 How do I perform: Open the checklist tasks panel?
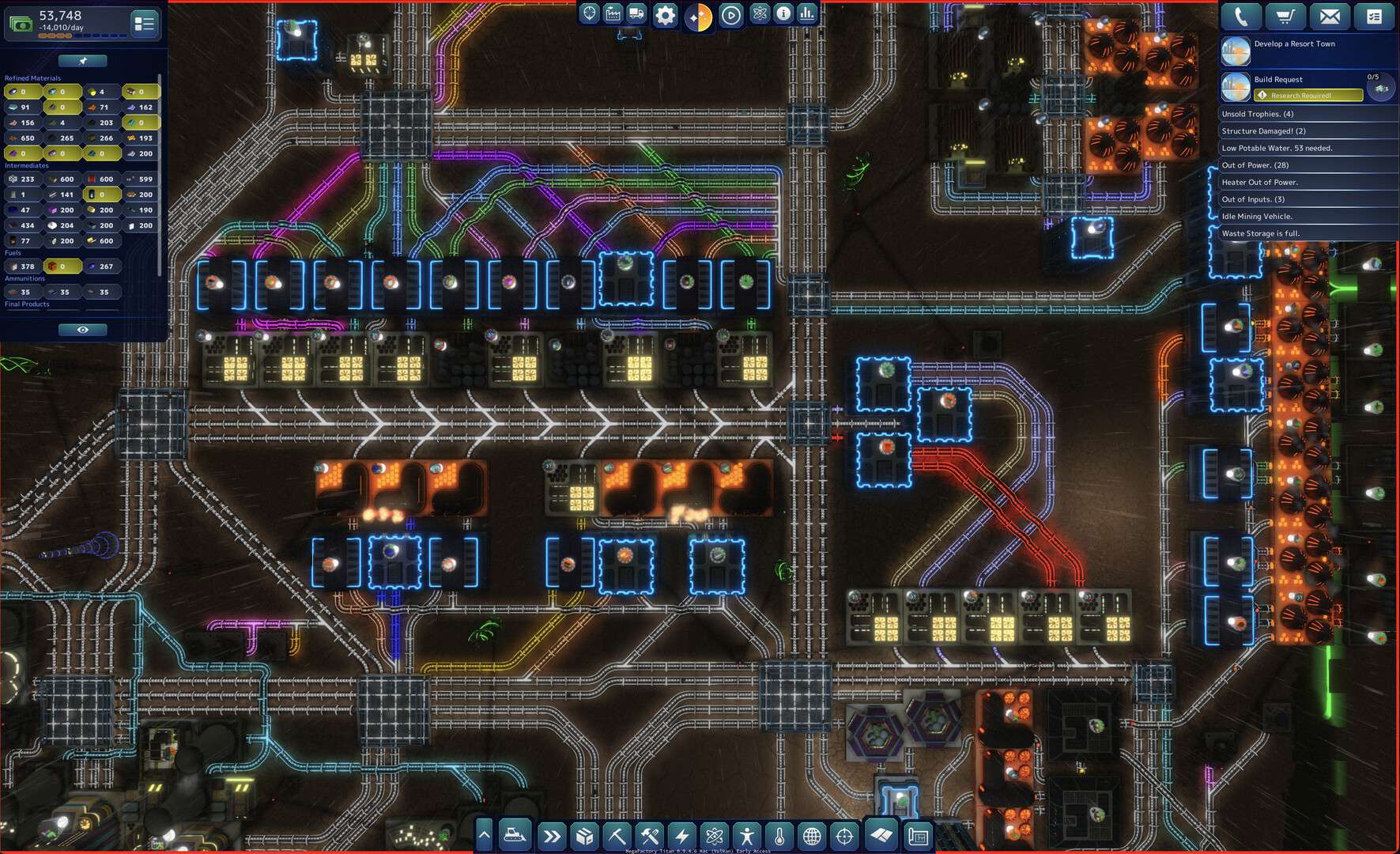(x=1374, y=17)
